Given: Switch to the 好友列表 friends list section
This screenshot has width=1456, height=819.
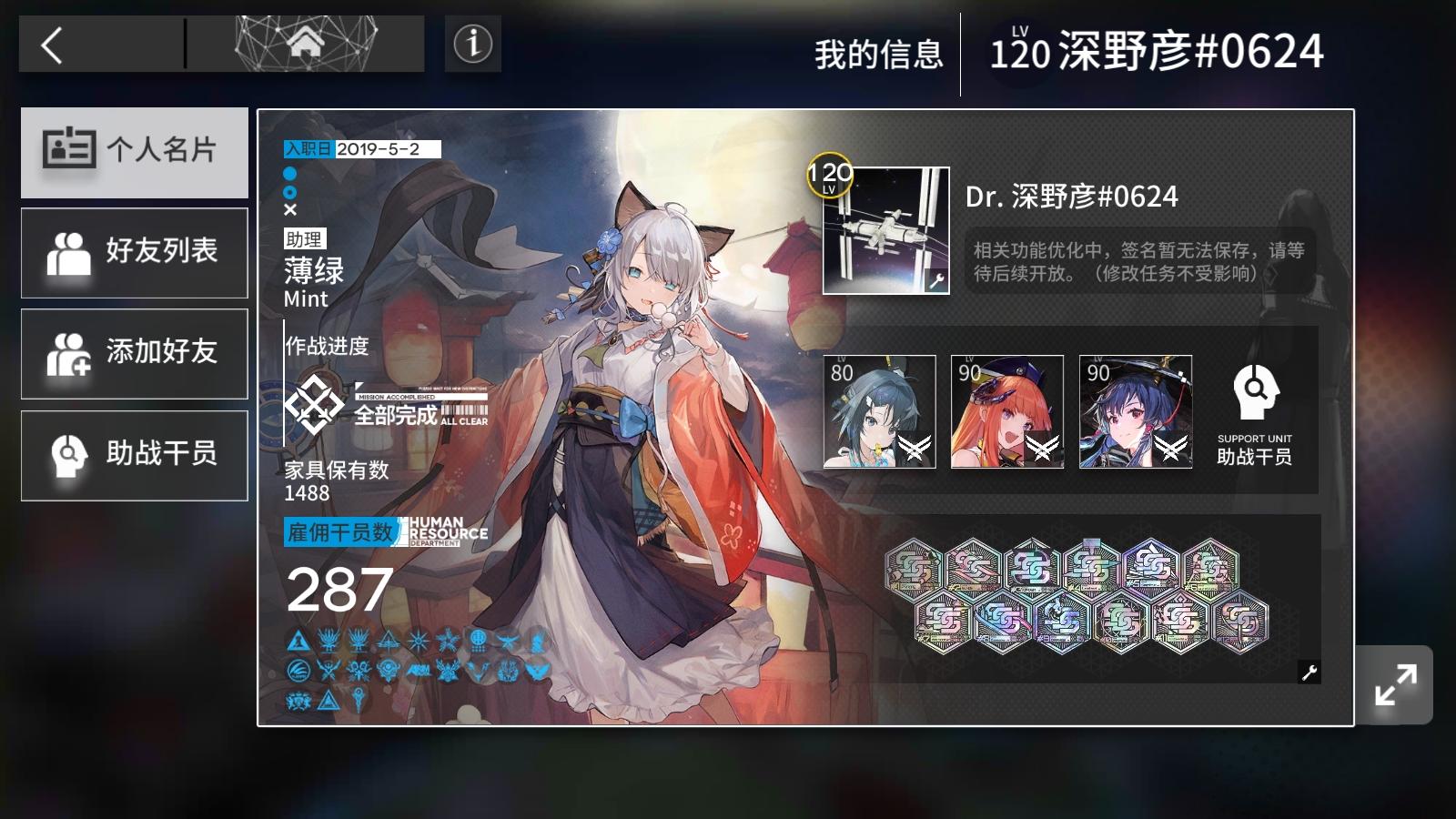Looking at the screenshot, I should [x=135, y=253].
